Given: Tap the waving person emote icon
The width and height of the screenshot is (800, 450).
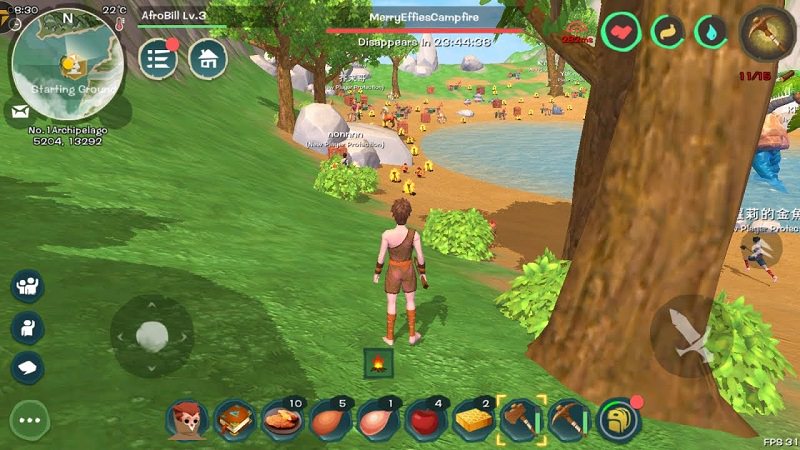Looking at the screenshot, I should click(27, 327).
